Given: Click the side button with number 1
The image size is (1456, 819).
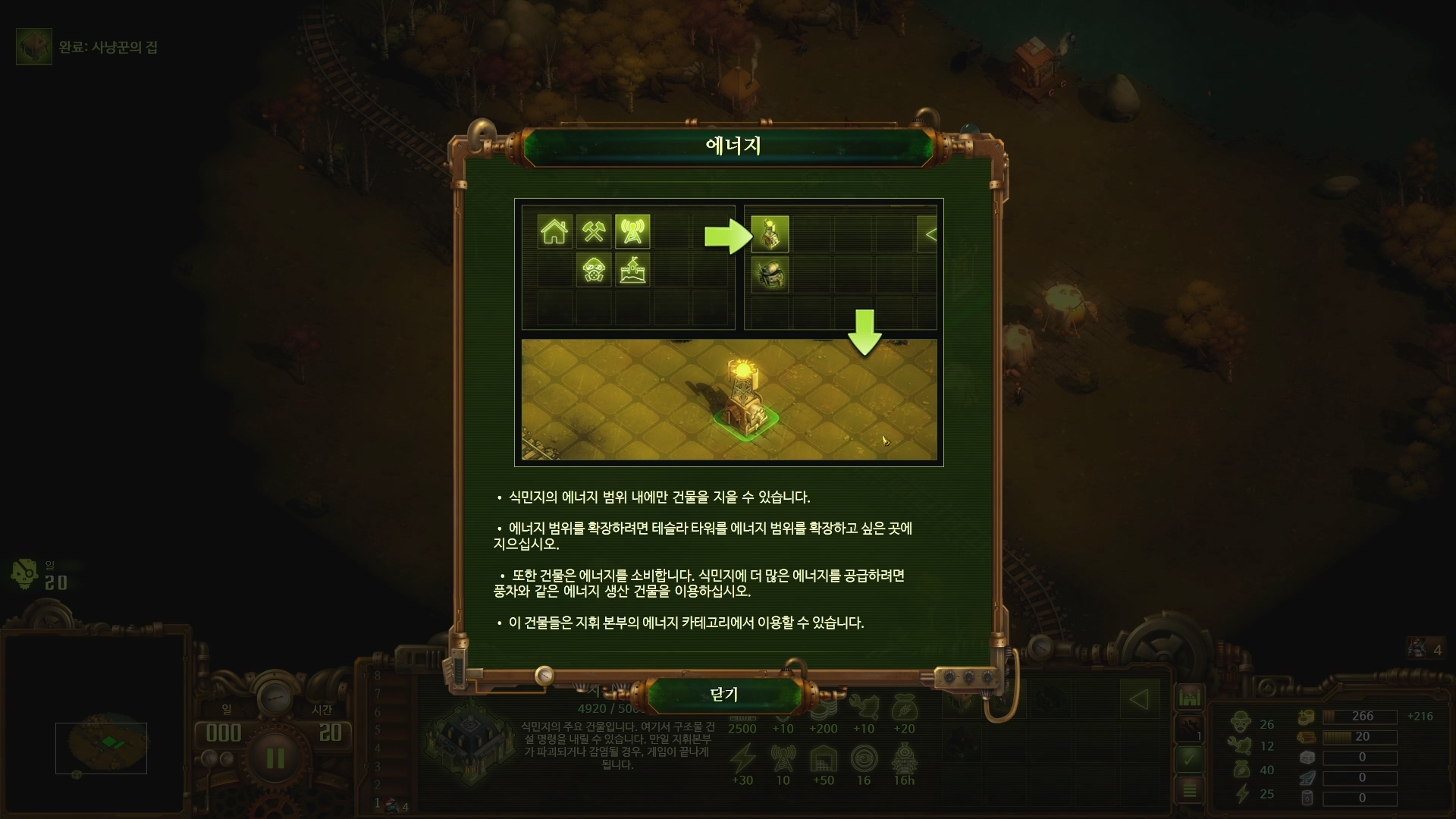Looking at the screenshot, I should point(1189,728).
